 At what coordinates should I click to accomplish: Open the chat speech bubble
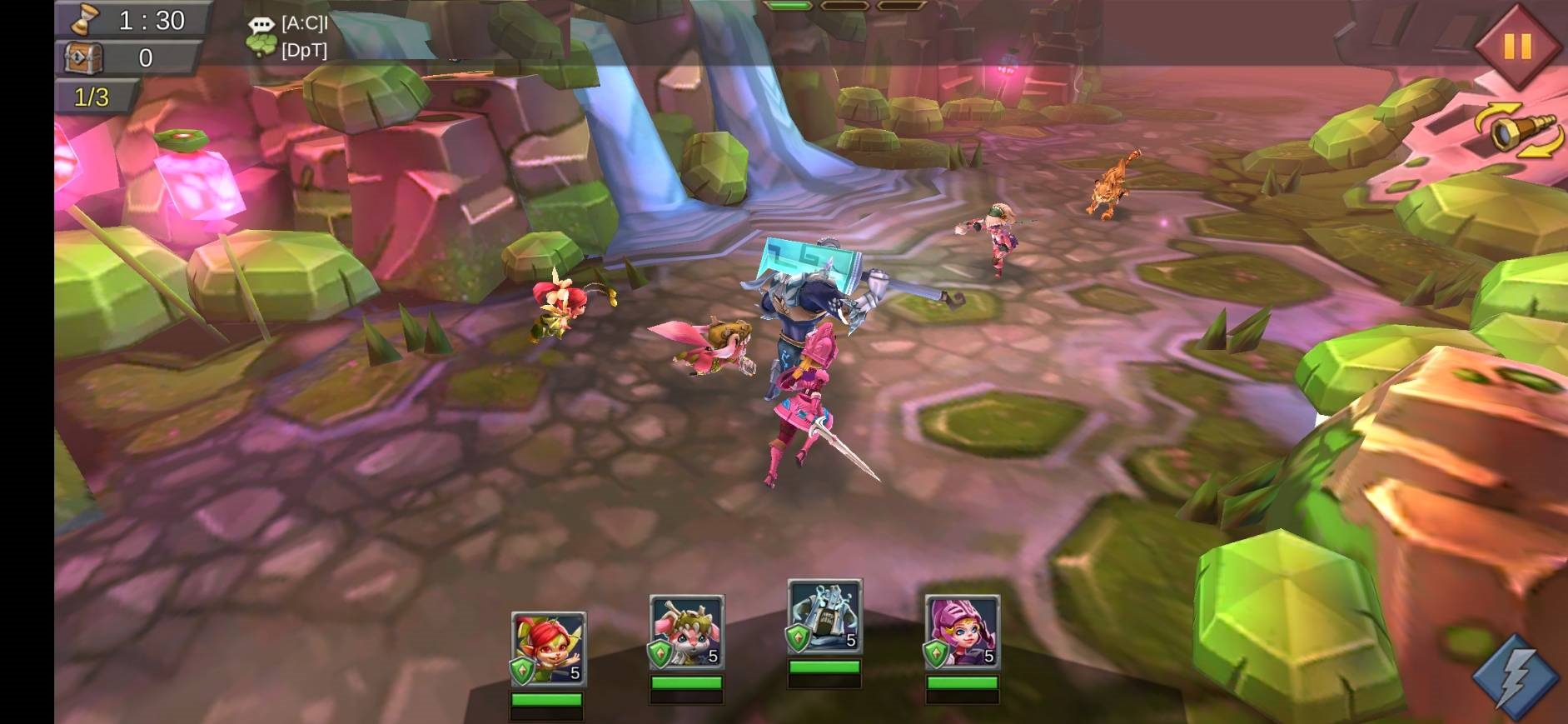tap(261, 25)
